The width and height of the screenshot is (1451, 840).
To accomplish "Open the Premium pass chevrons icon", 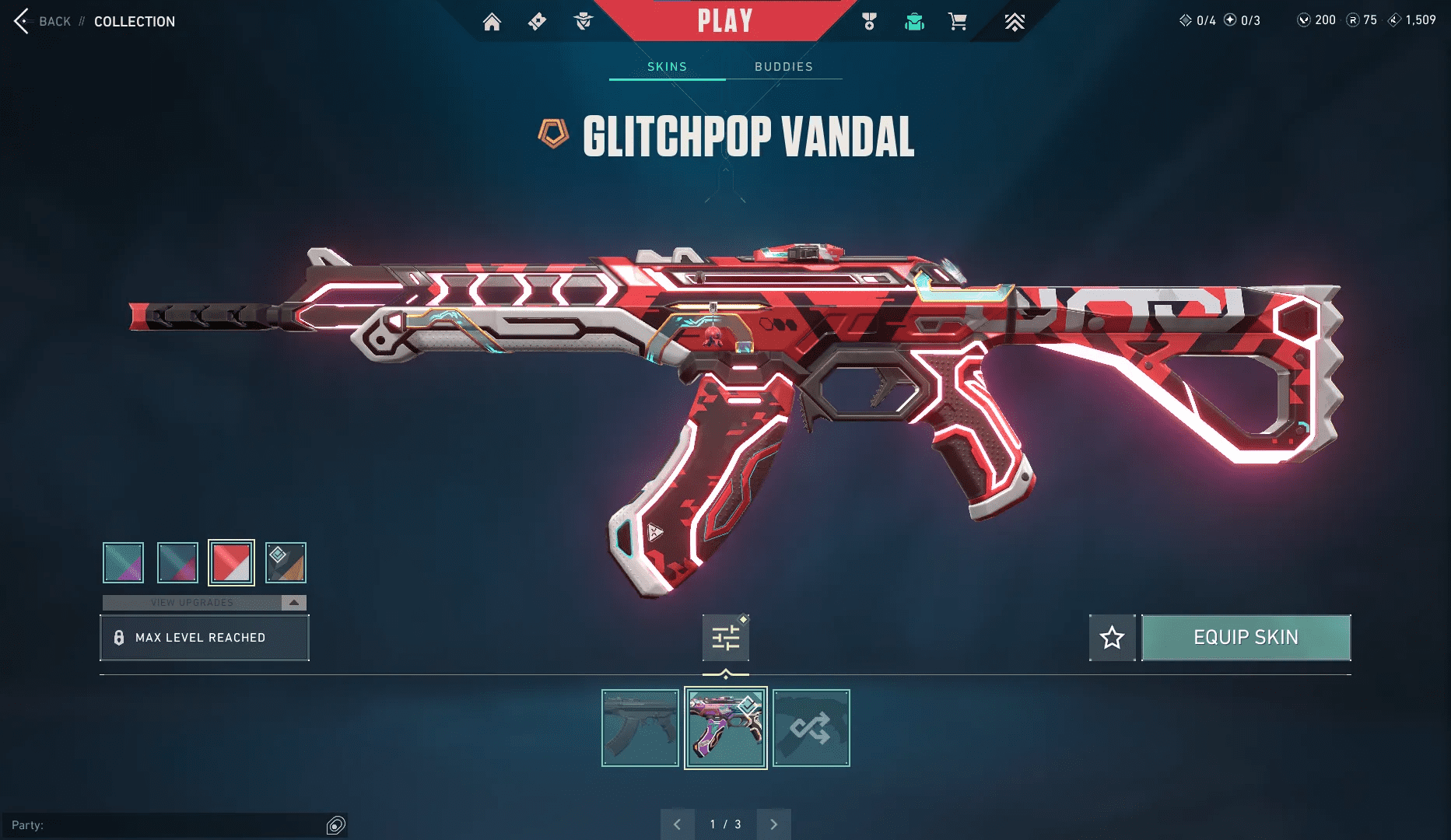I will (x=1015, y=22).
